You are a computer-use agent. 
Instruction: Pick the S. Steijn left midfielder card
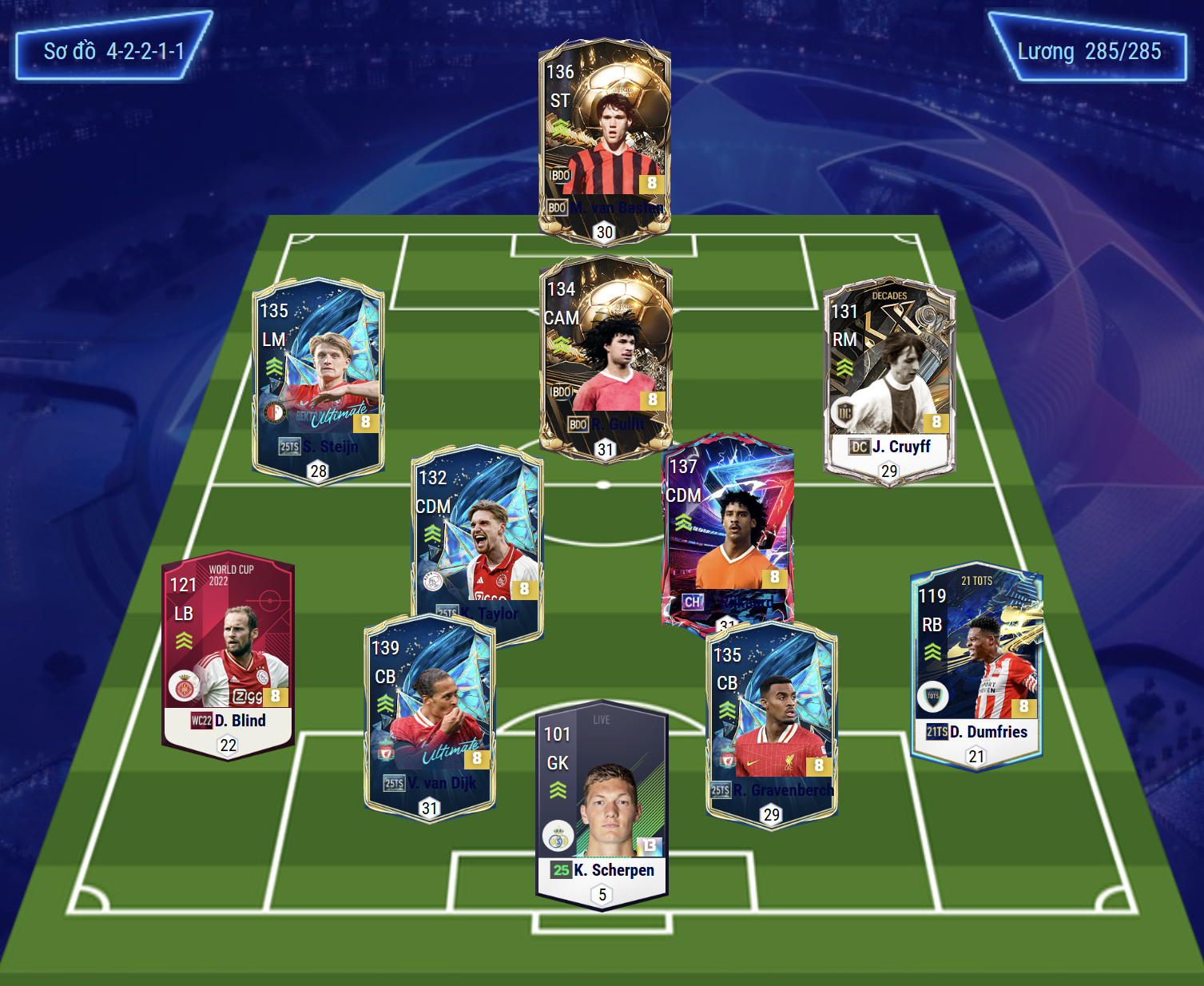[318, 380]
